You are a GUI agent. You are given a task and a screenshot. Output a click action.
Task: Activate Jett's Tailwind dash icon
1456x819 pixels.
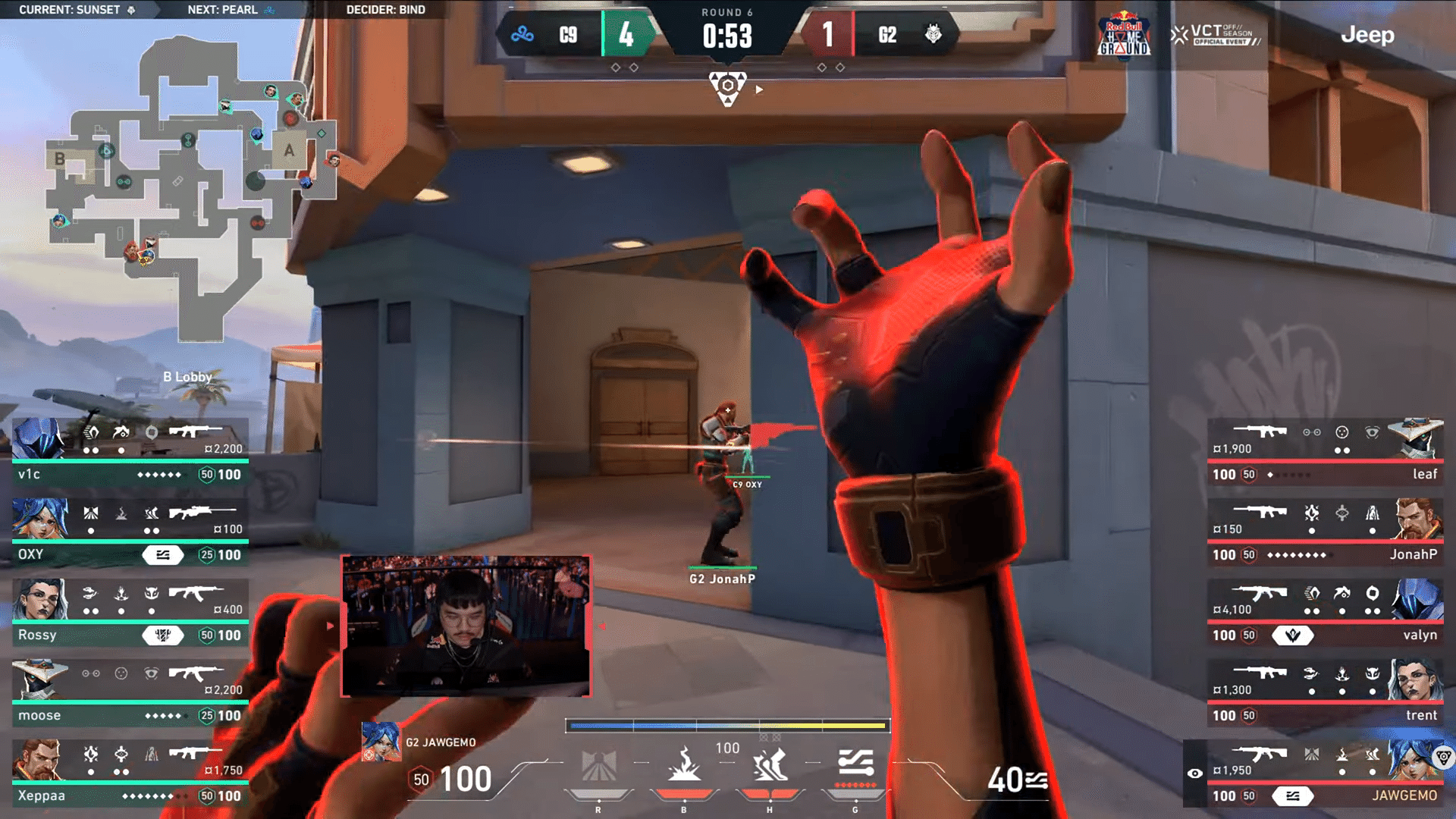coord(770,766)
